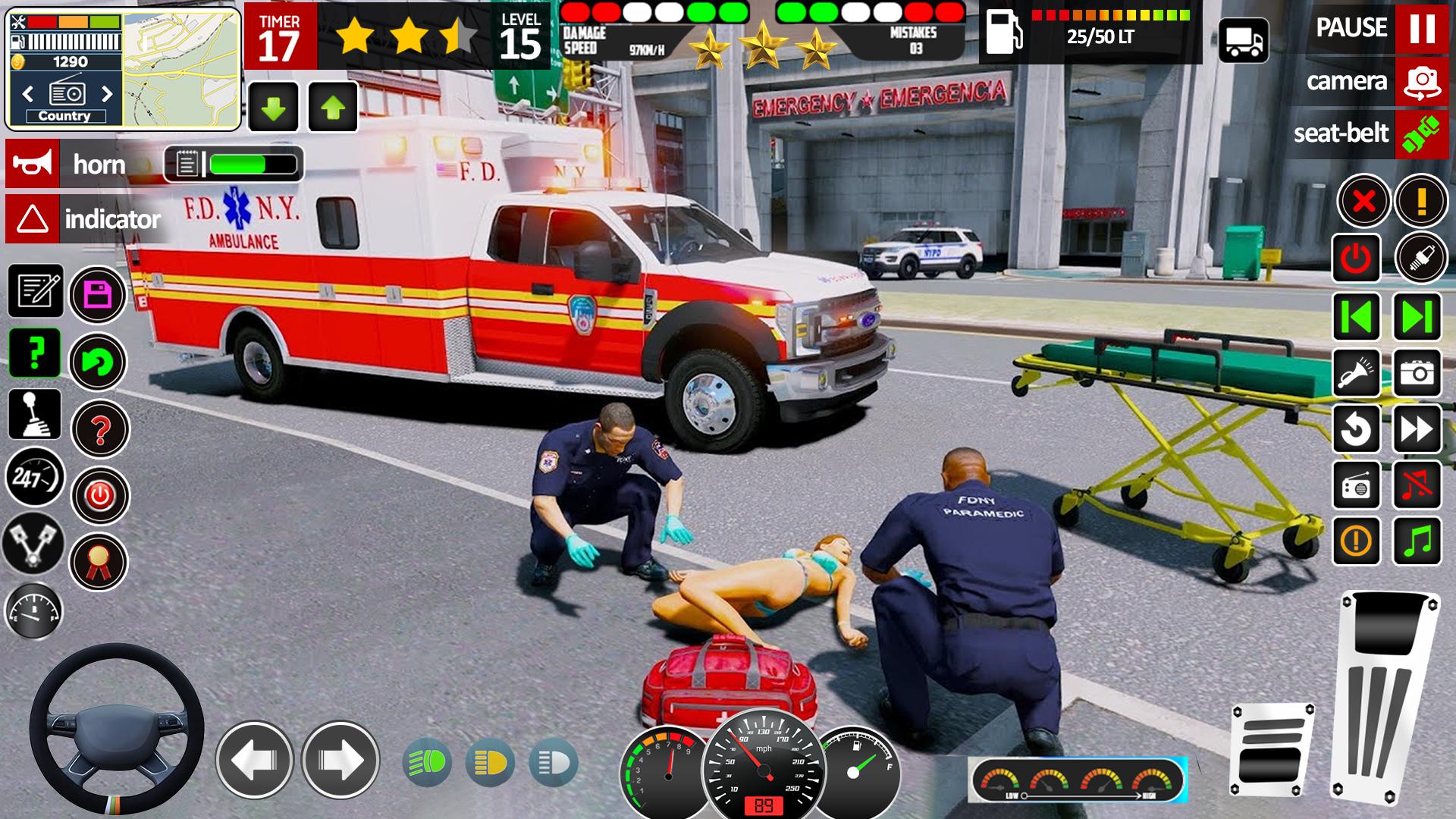This screenshot has height=819, width=1456.
Task: Turn on the indicator triangle button
Action: coord(32,220)
